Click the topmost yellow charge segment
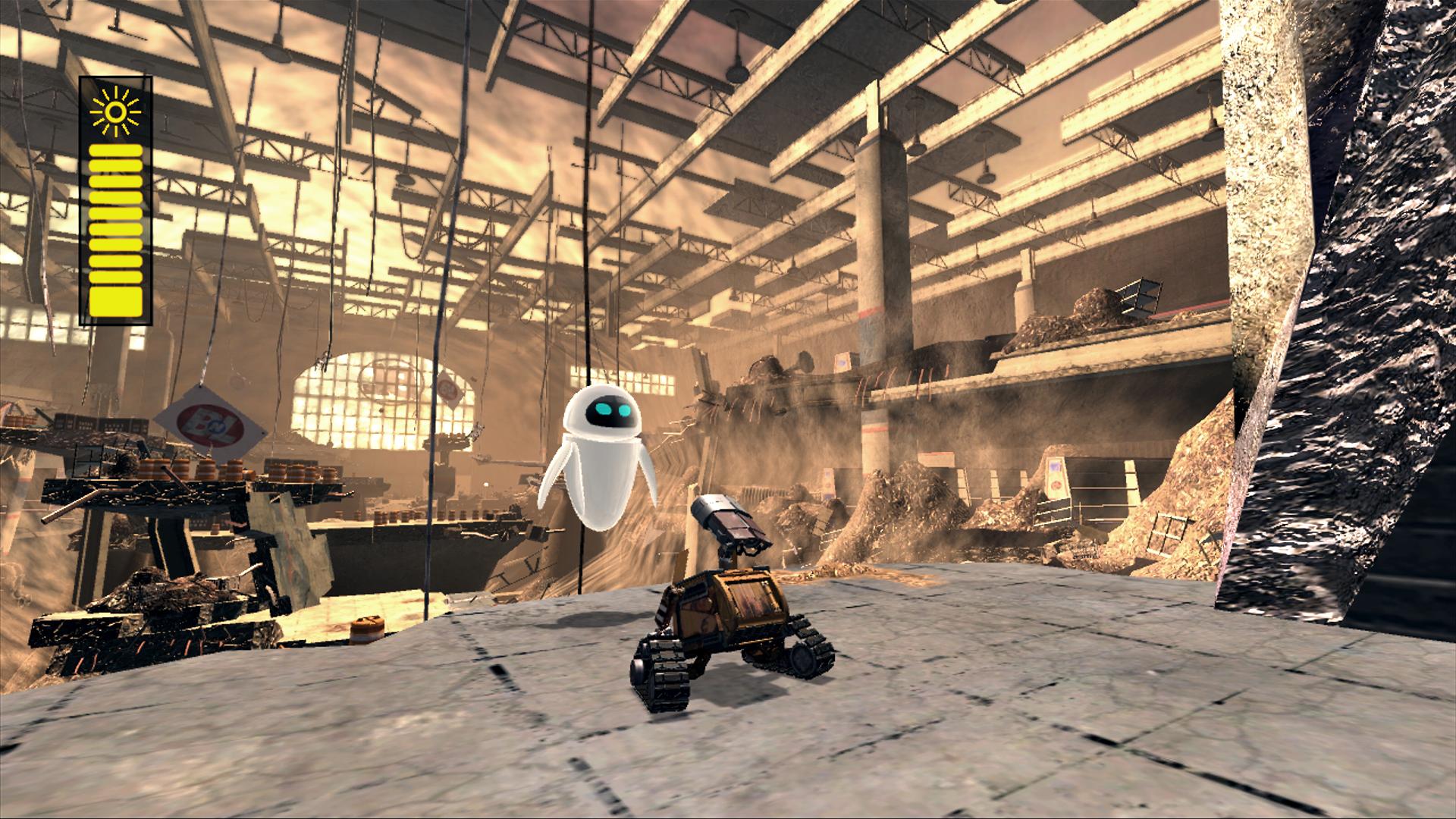The width and height of the screenshot is (1456, 819). pyautogui.click(x=115, y=150)
